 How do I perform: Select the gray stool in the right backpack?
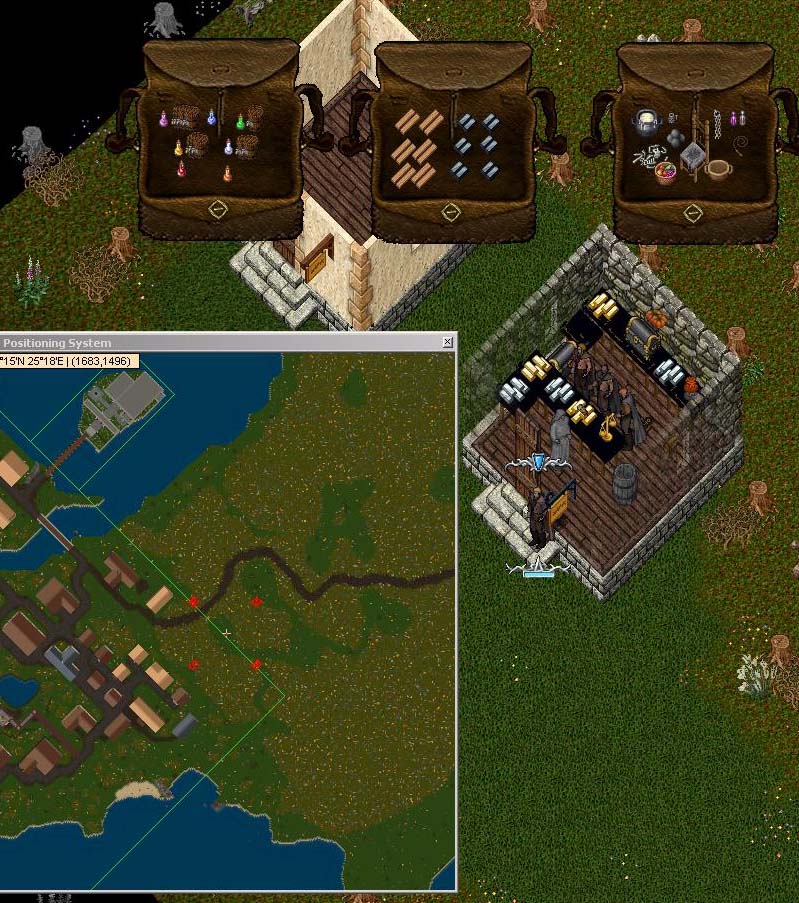pos(692,155)
